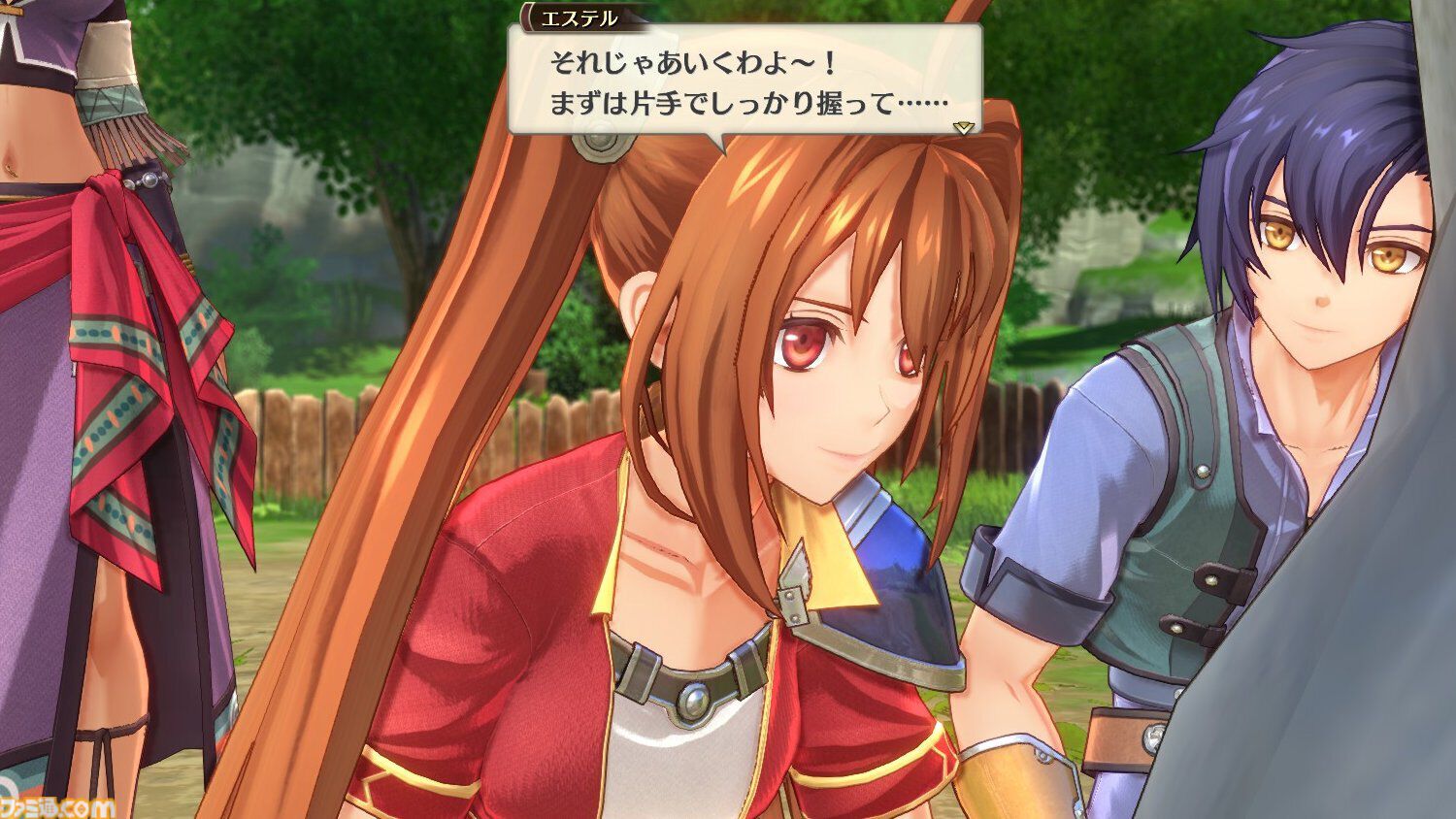Expand the dialogue with the continue indicator
The image size is (1456, 819).
pyautogui.click(x=964, y=126)
